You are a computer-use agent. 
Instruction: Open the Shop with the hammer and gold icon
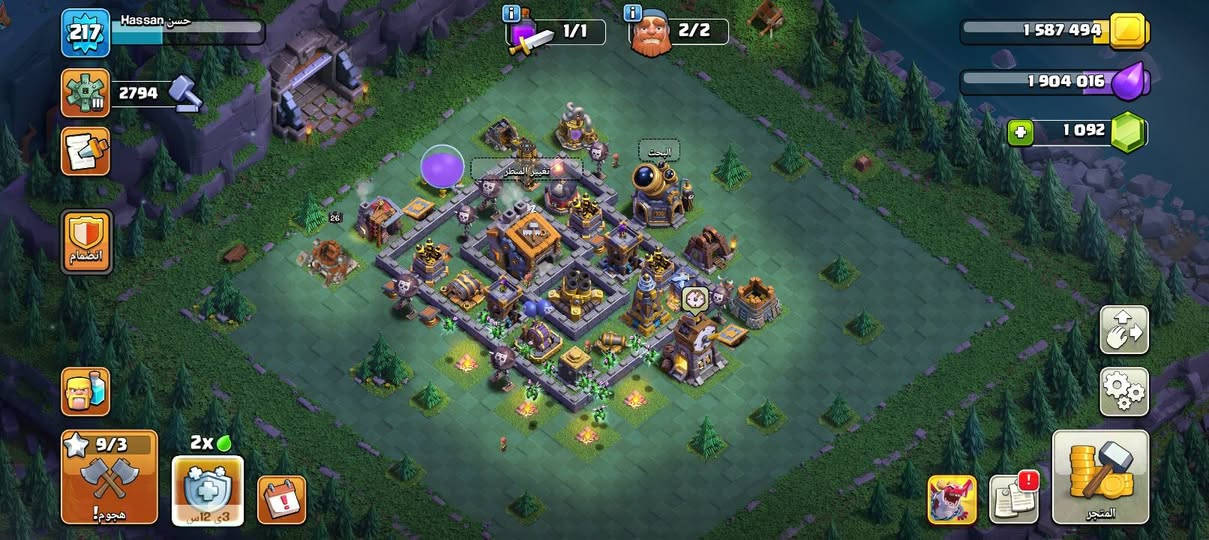click(x=1100, y=478)
